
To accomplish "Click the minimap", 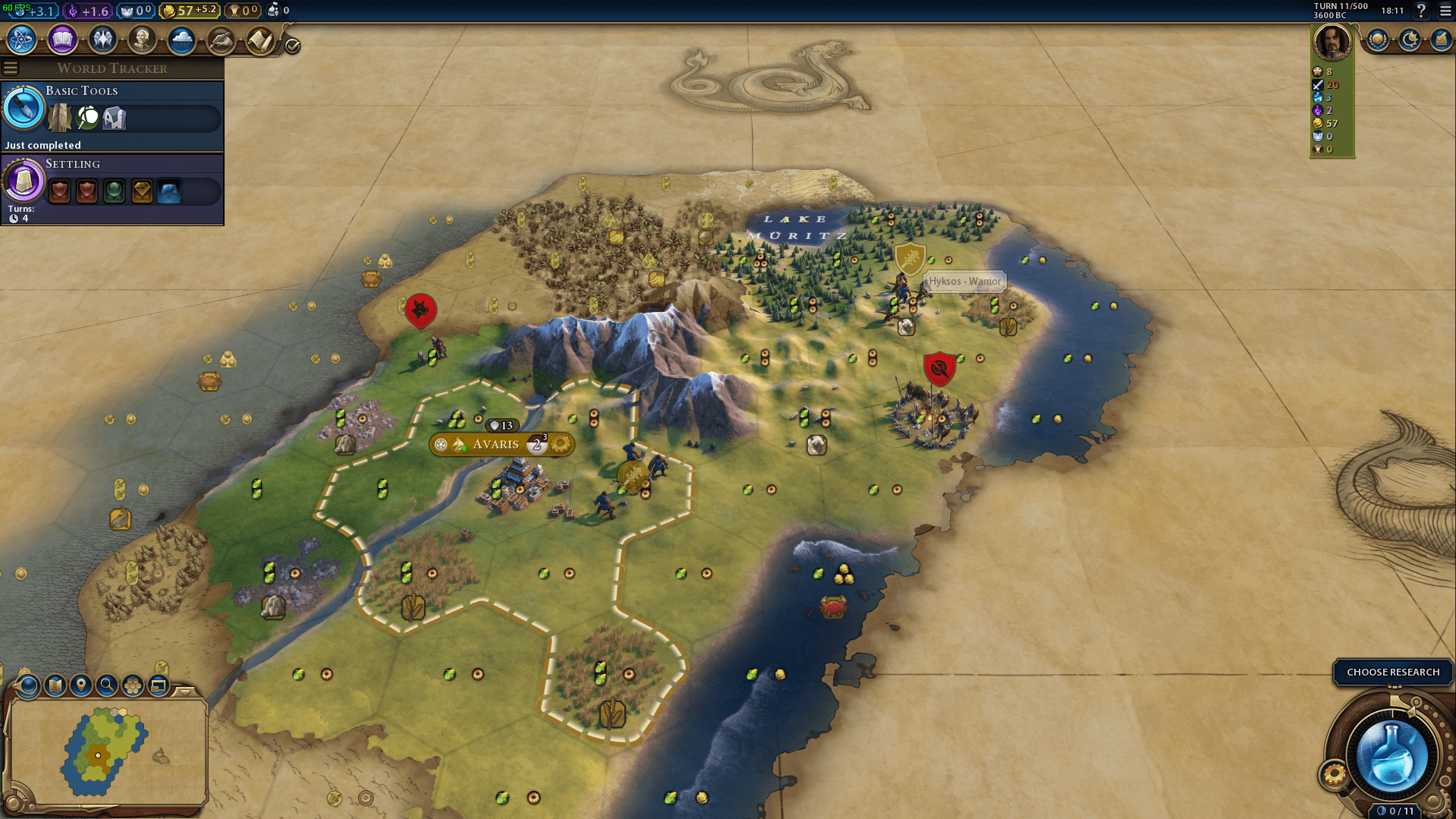I will [106, 751].
